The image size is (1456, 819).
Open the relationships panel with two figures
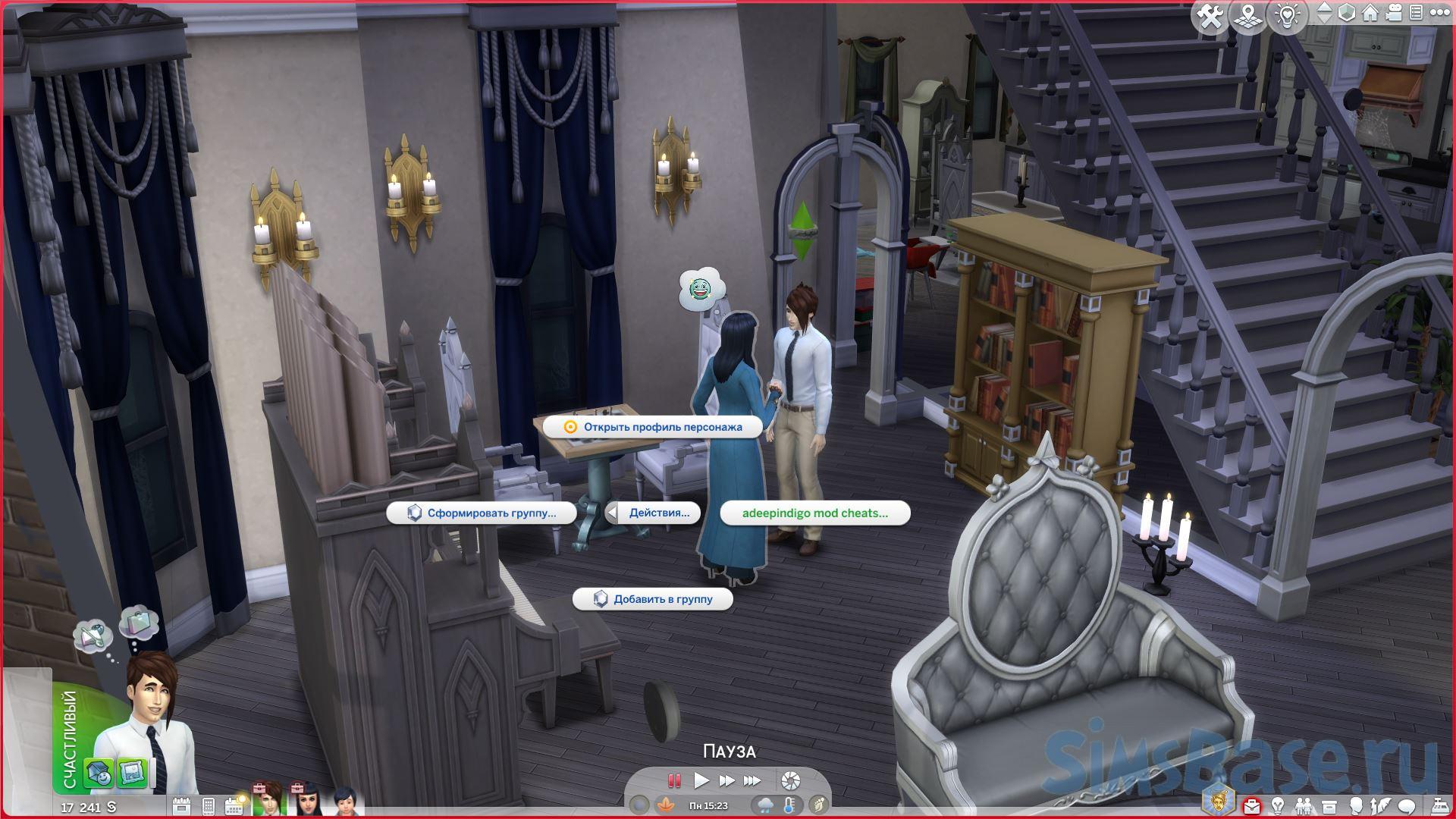click(x=1304, y=805)
